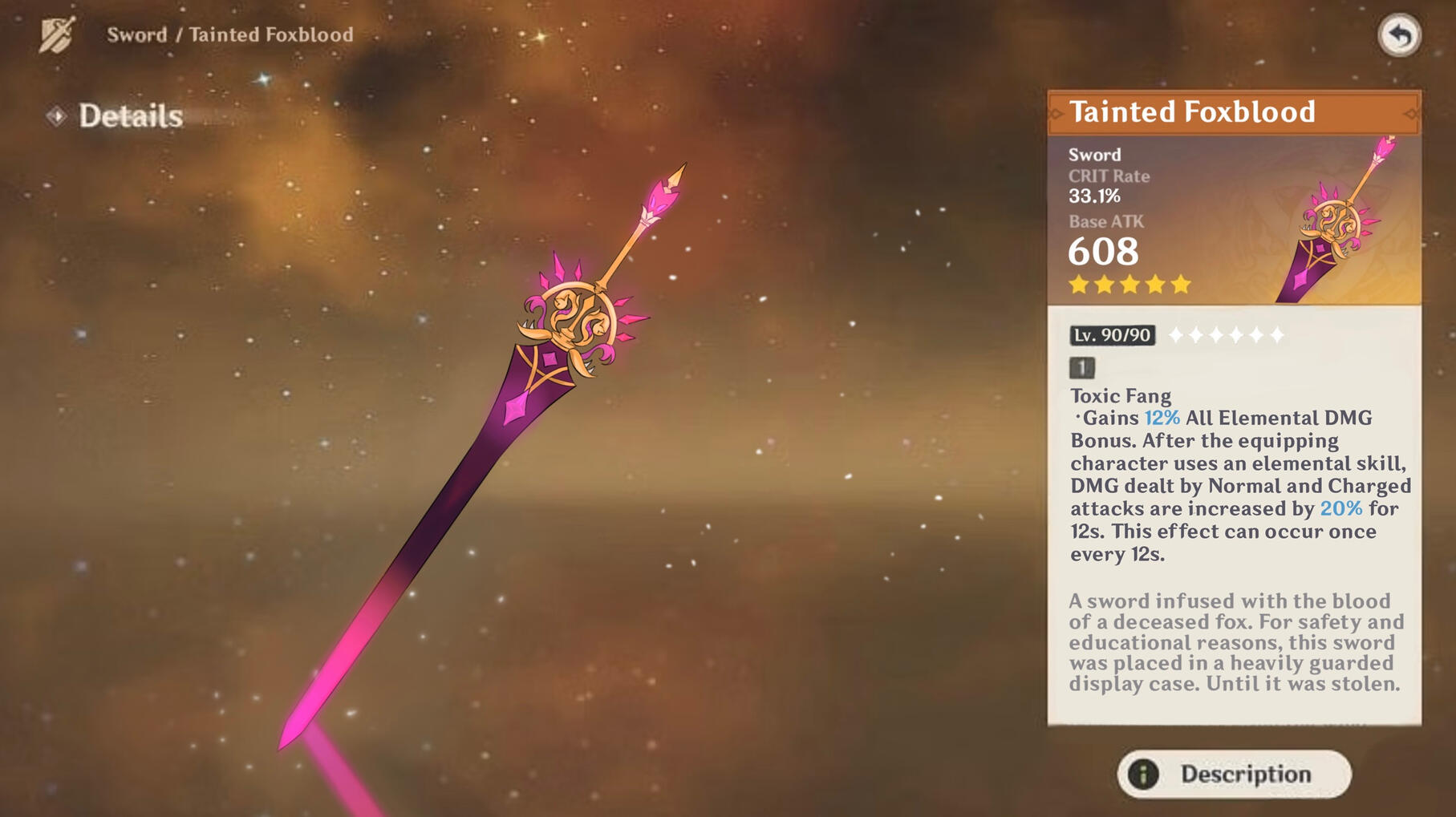Click the first yellow rarity star
Viewport: 1456px width, 817px height.
[1079, 282]
